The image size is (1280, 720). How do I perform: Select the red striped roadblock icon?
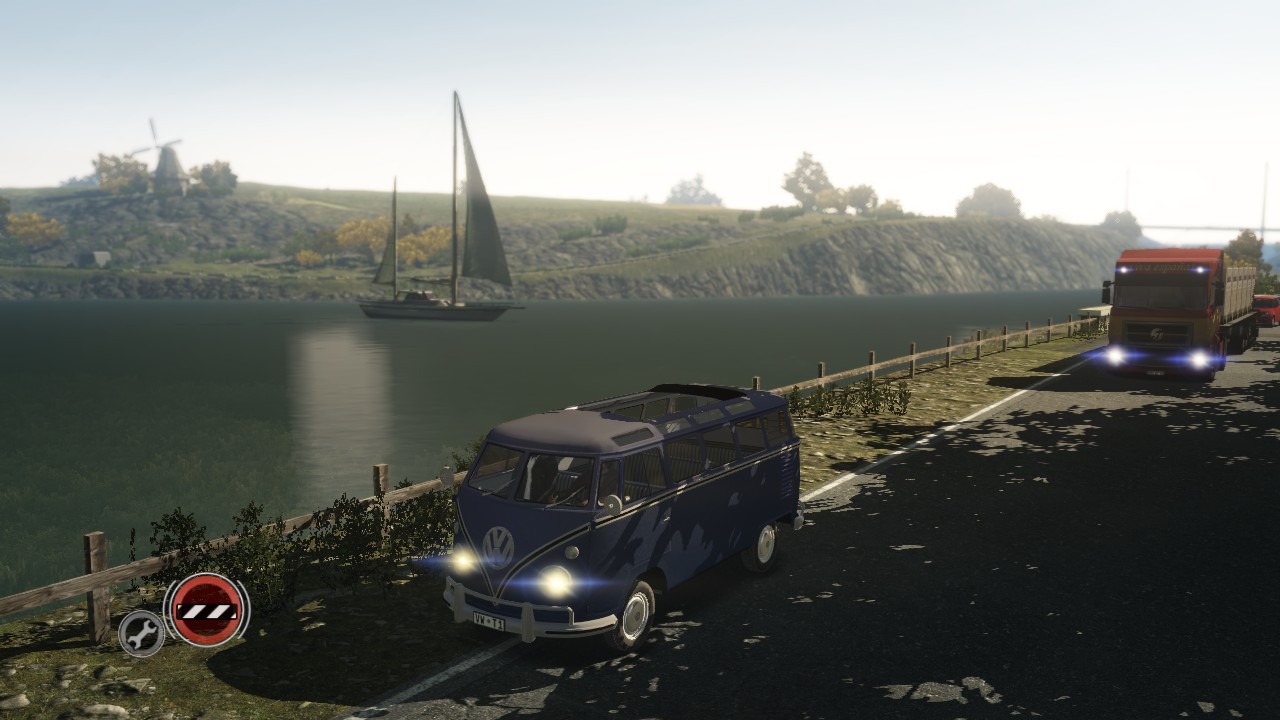coord(206,609)
